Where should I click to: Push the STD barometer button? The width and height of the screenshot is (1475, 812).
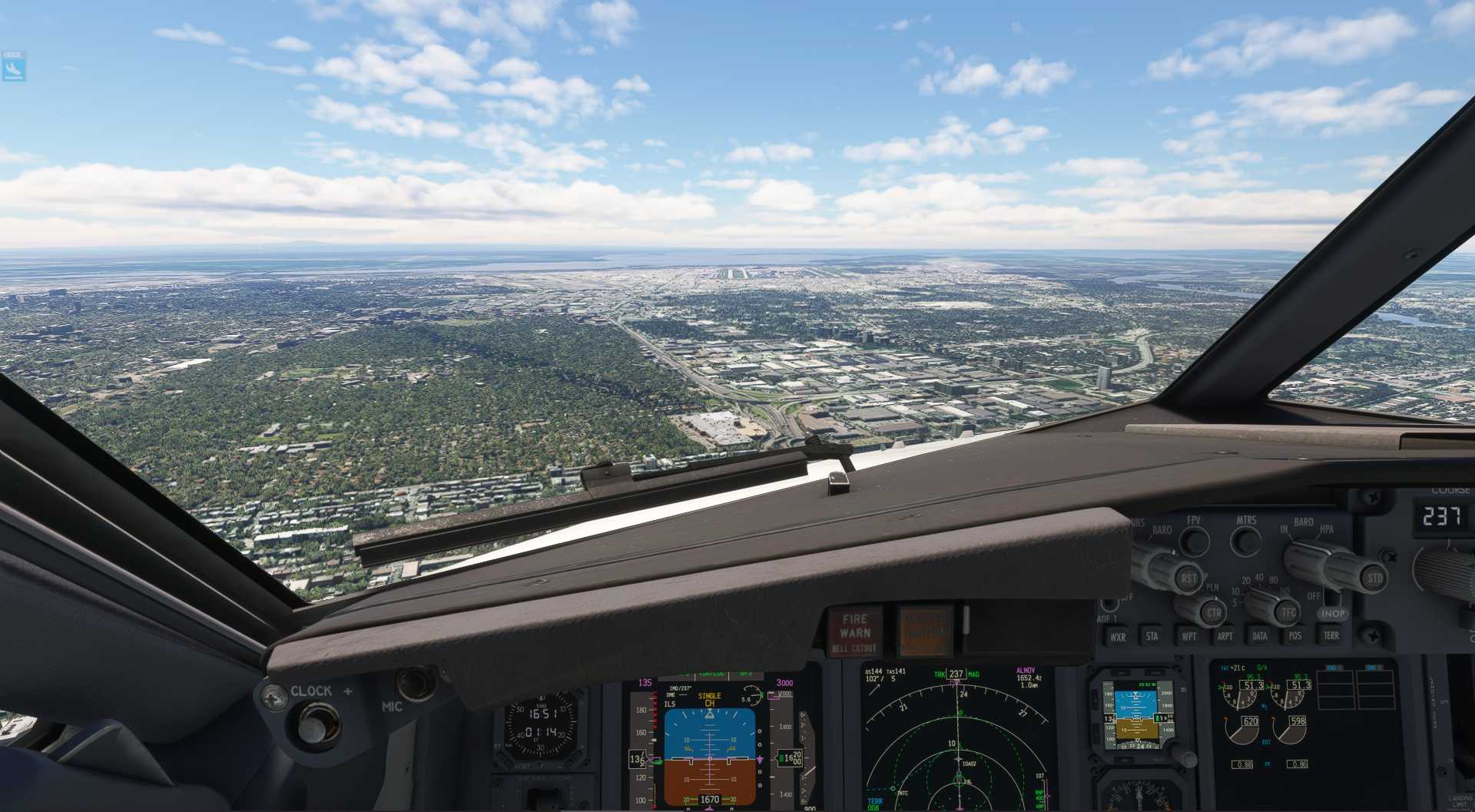[x=1374, y=578]
